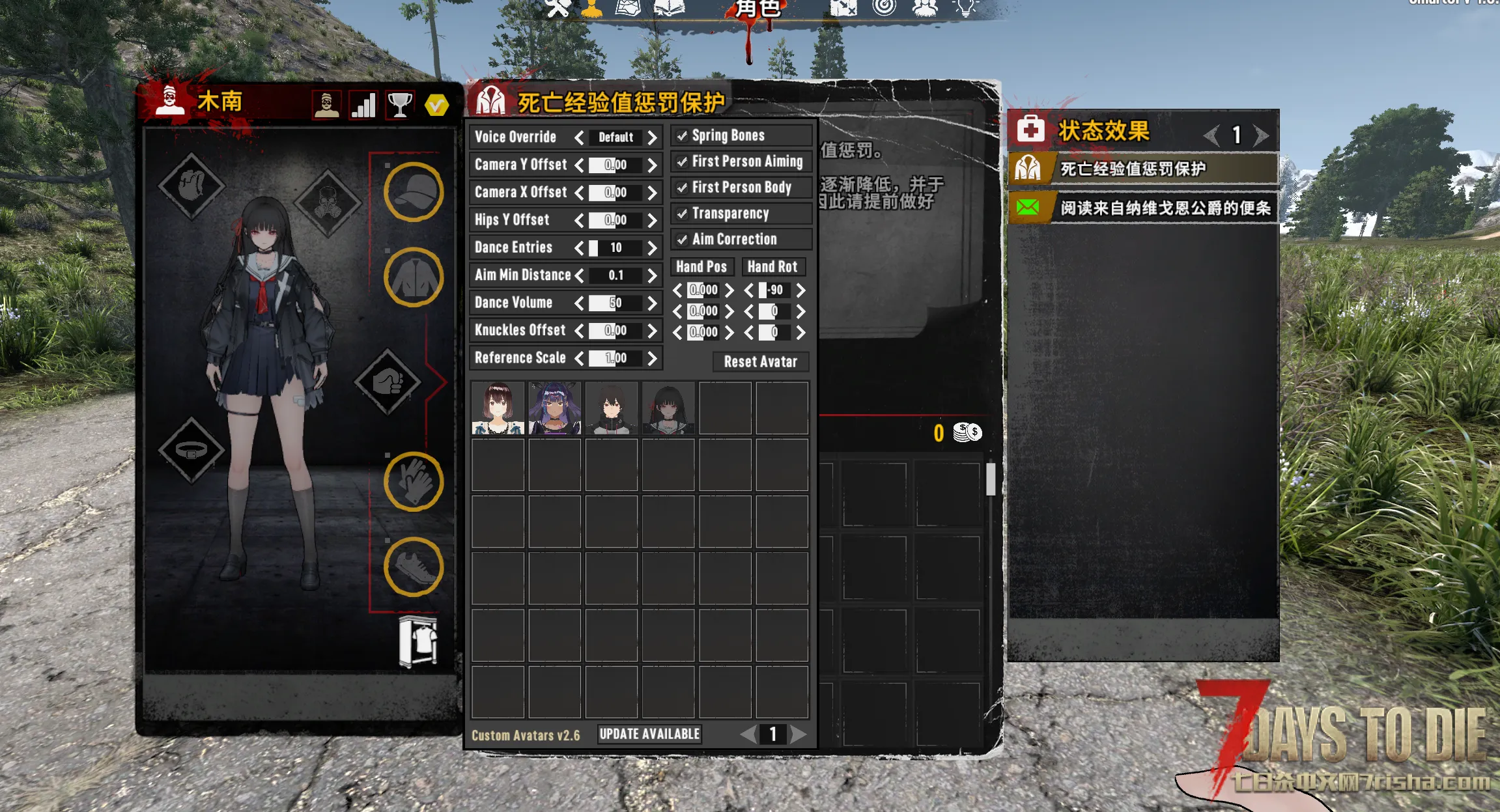
Task: Increase Dance Entries with right arrow
Action: click(x=652, y=248)
